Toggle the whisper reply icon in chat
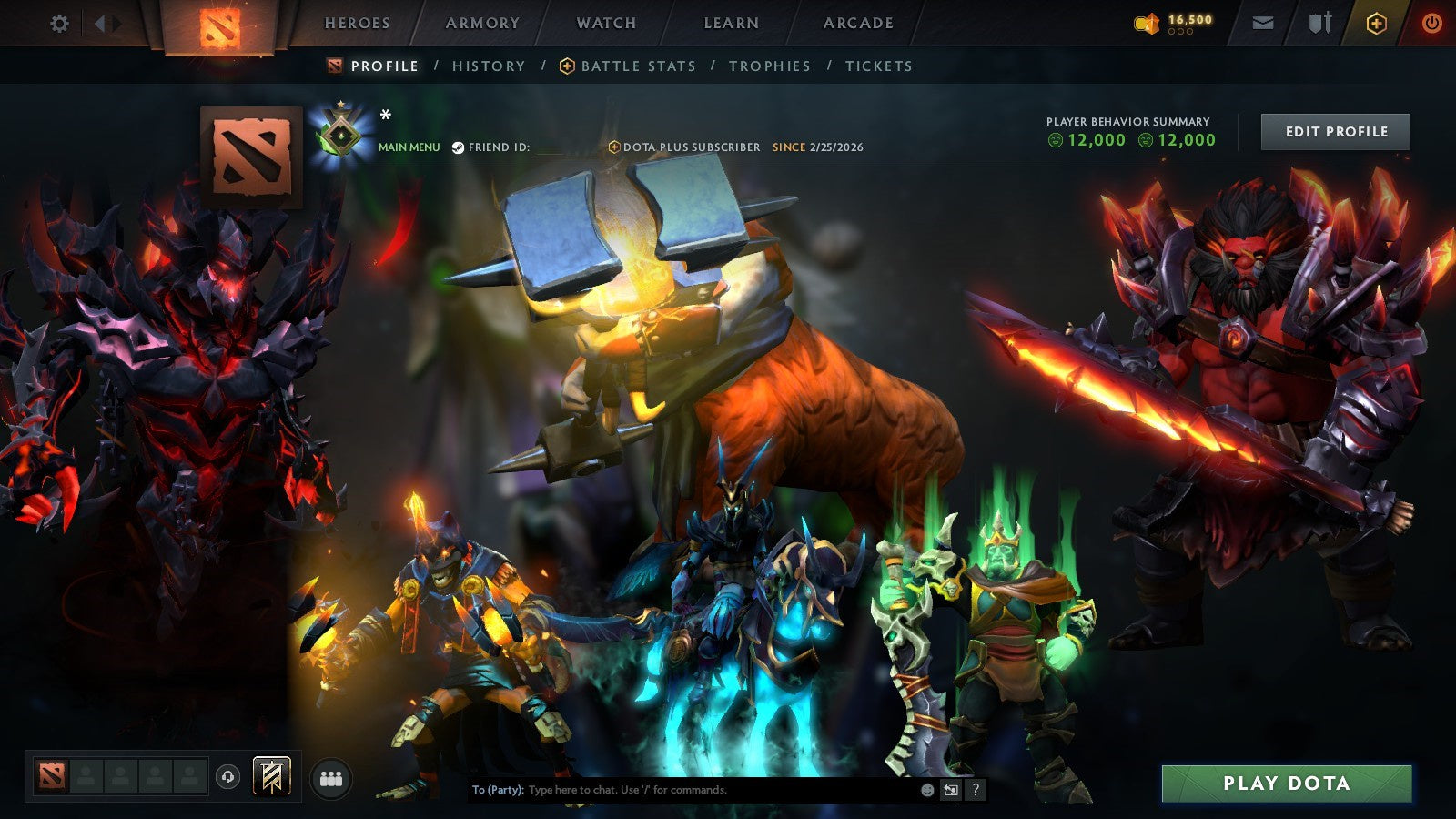Image resolution: width=1456 pixels, height=819 pixels. (952, 790)
